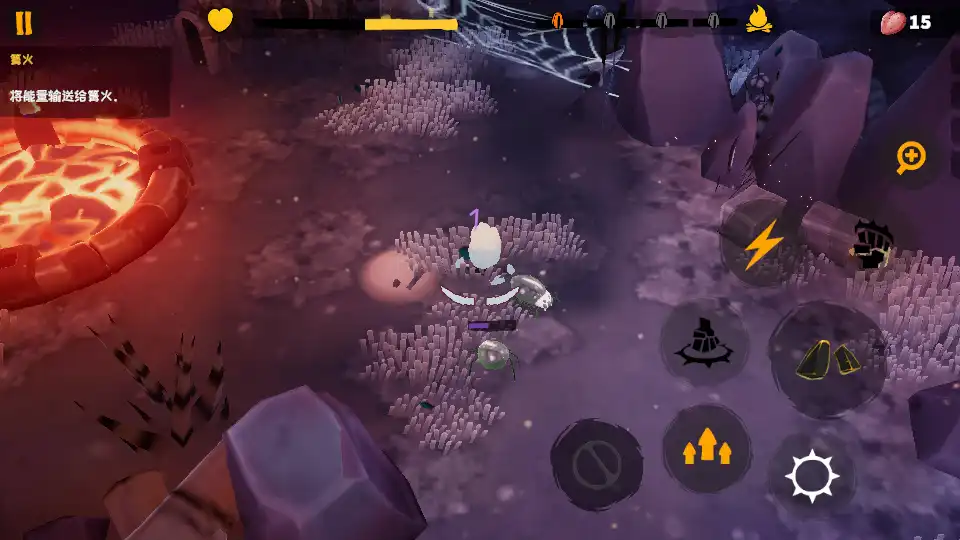Tap the meat resource counter icon
The width and height of the screenshot is (960, 540).
pyautogui.click(x=893, y=22)
